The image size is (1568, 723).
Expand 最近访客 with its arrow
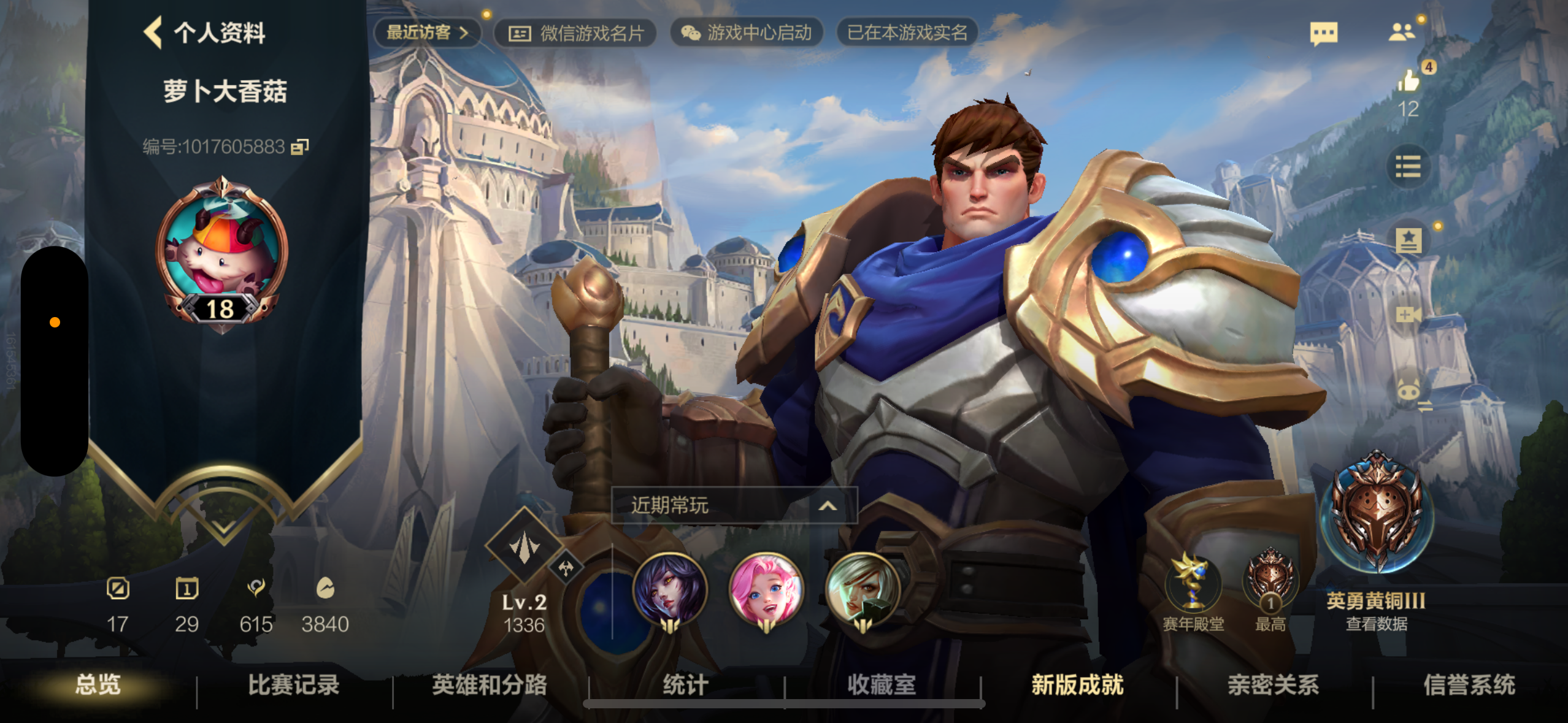[x=466, y=34]
